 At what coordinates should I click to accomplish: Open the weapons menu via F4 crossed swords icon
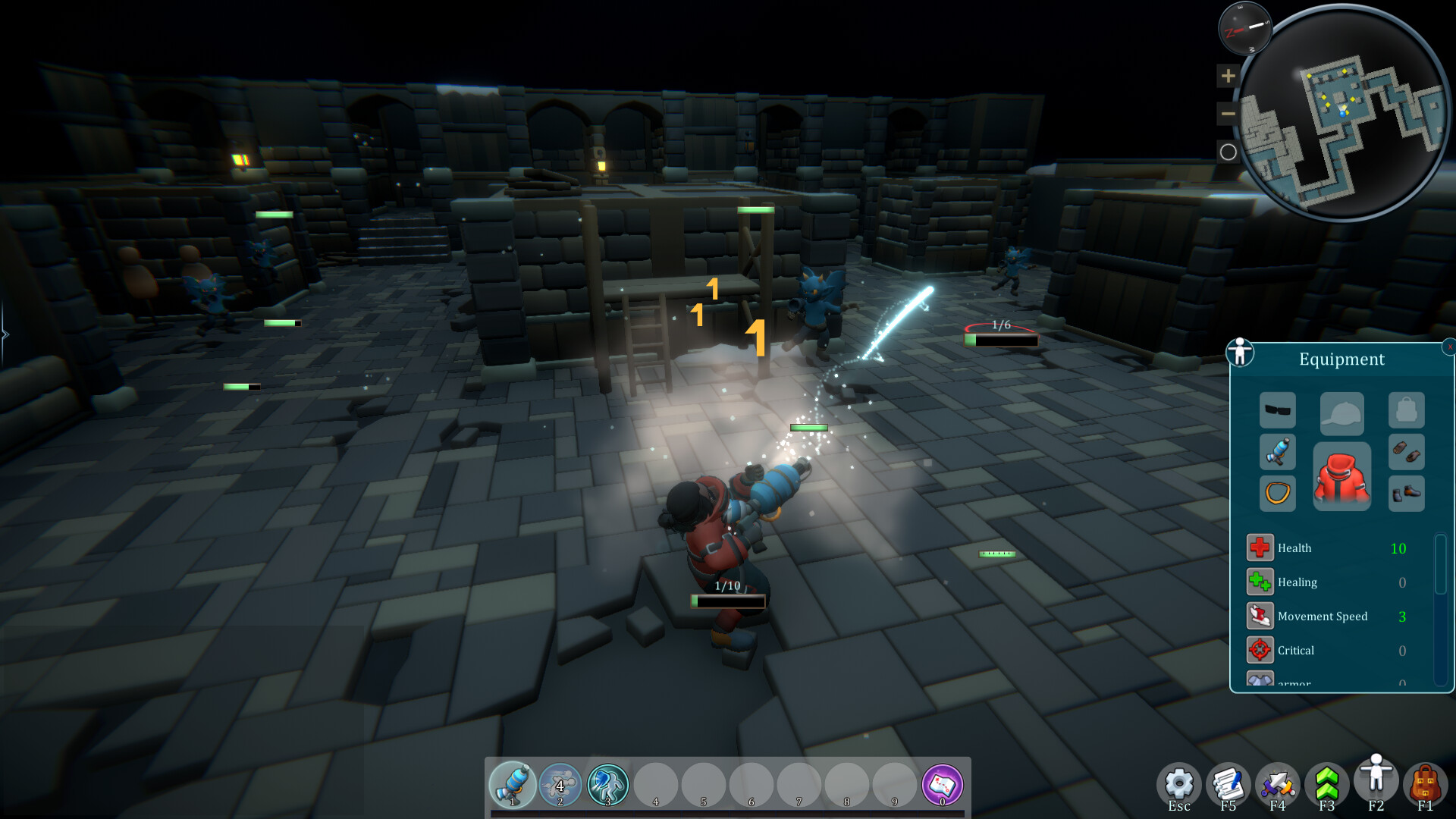point(1278,782)
